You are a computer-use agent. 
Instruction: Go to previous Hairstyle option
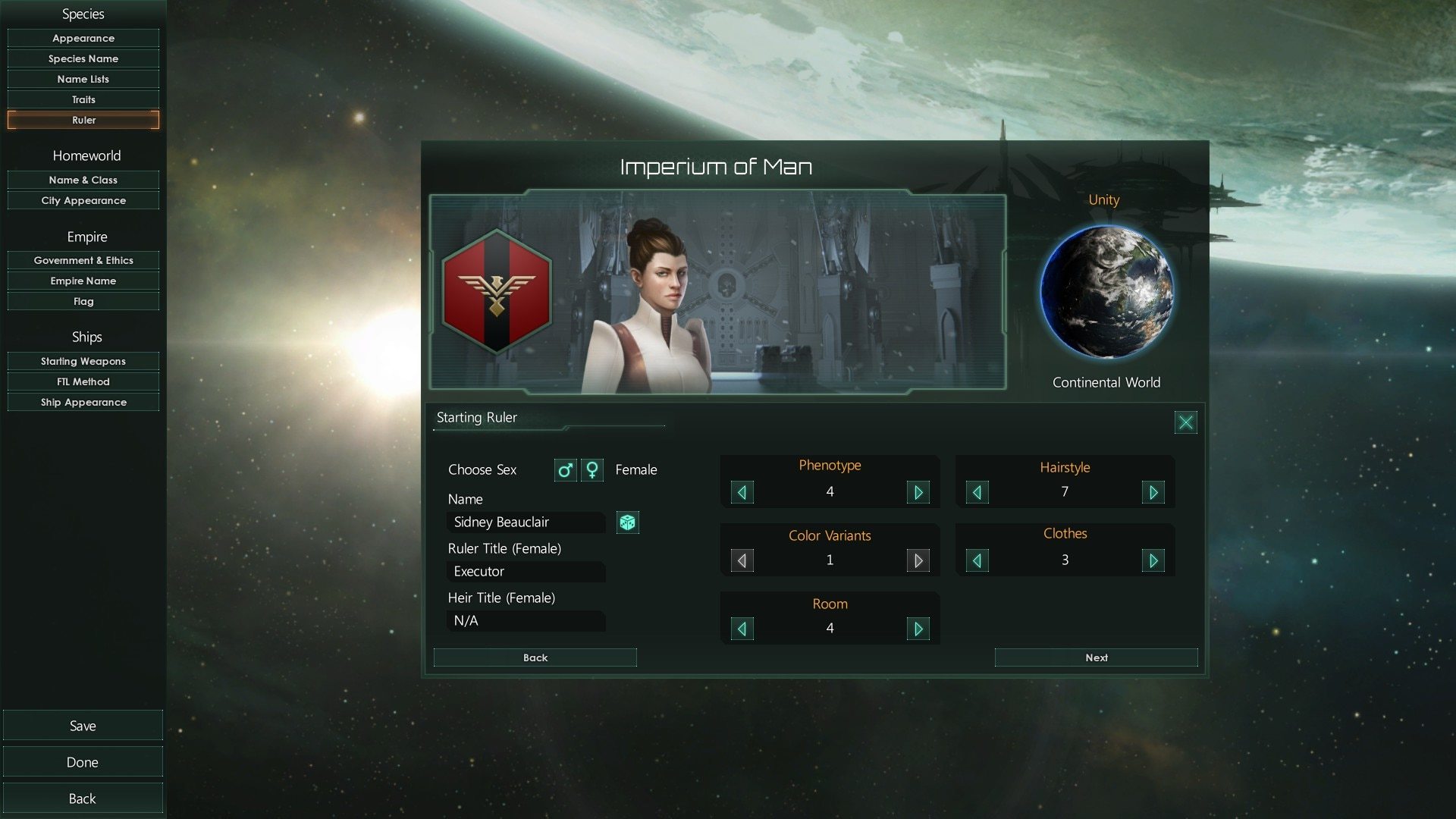(977, 493)
